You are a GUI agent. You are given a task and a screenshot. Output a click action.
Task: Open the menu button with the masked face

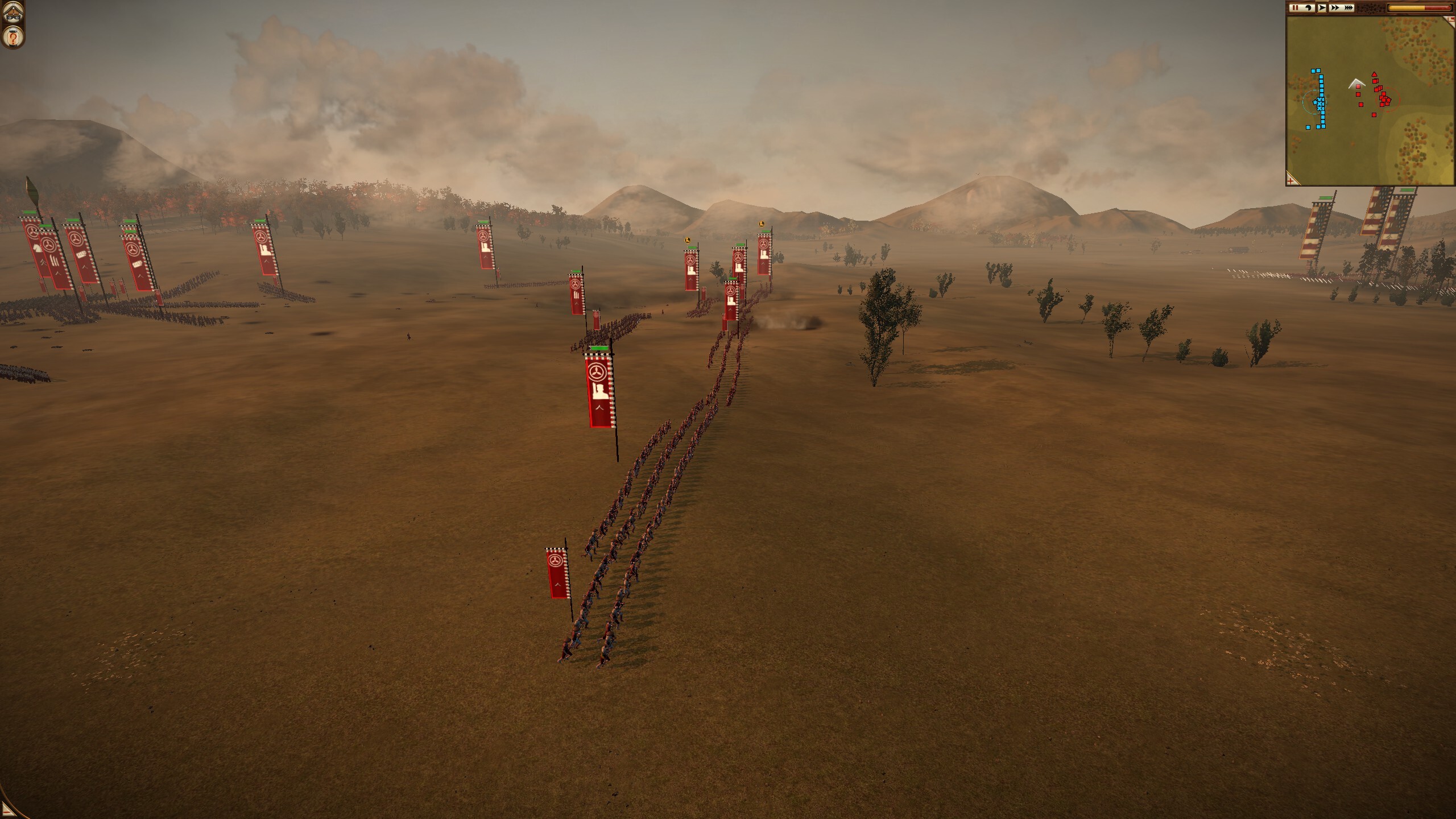[x=13, y=13]
